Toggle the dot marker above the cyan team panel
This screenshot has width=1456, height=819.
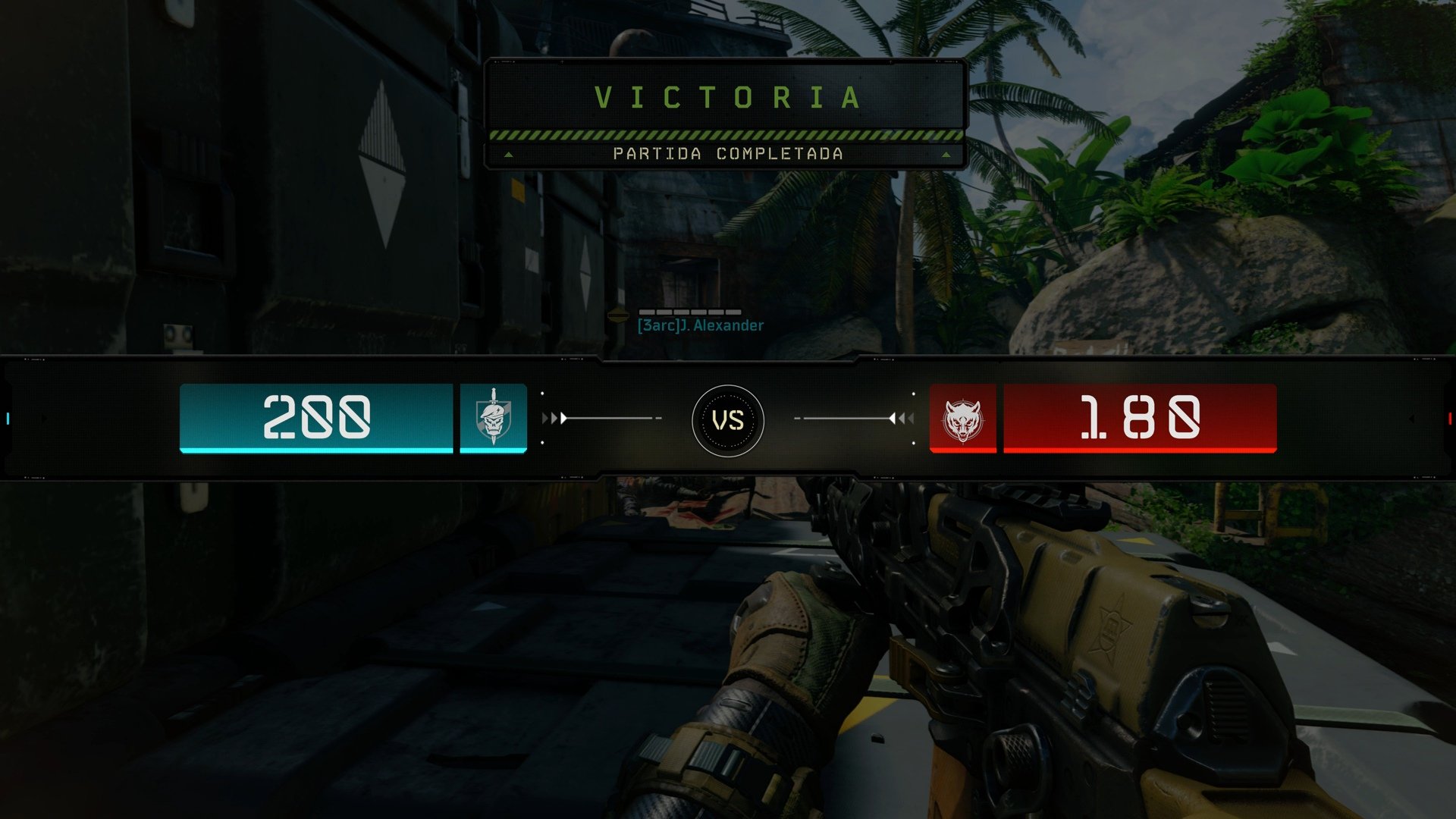[541, 394]
